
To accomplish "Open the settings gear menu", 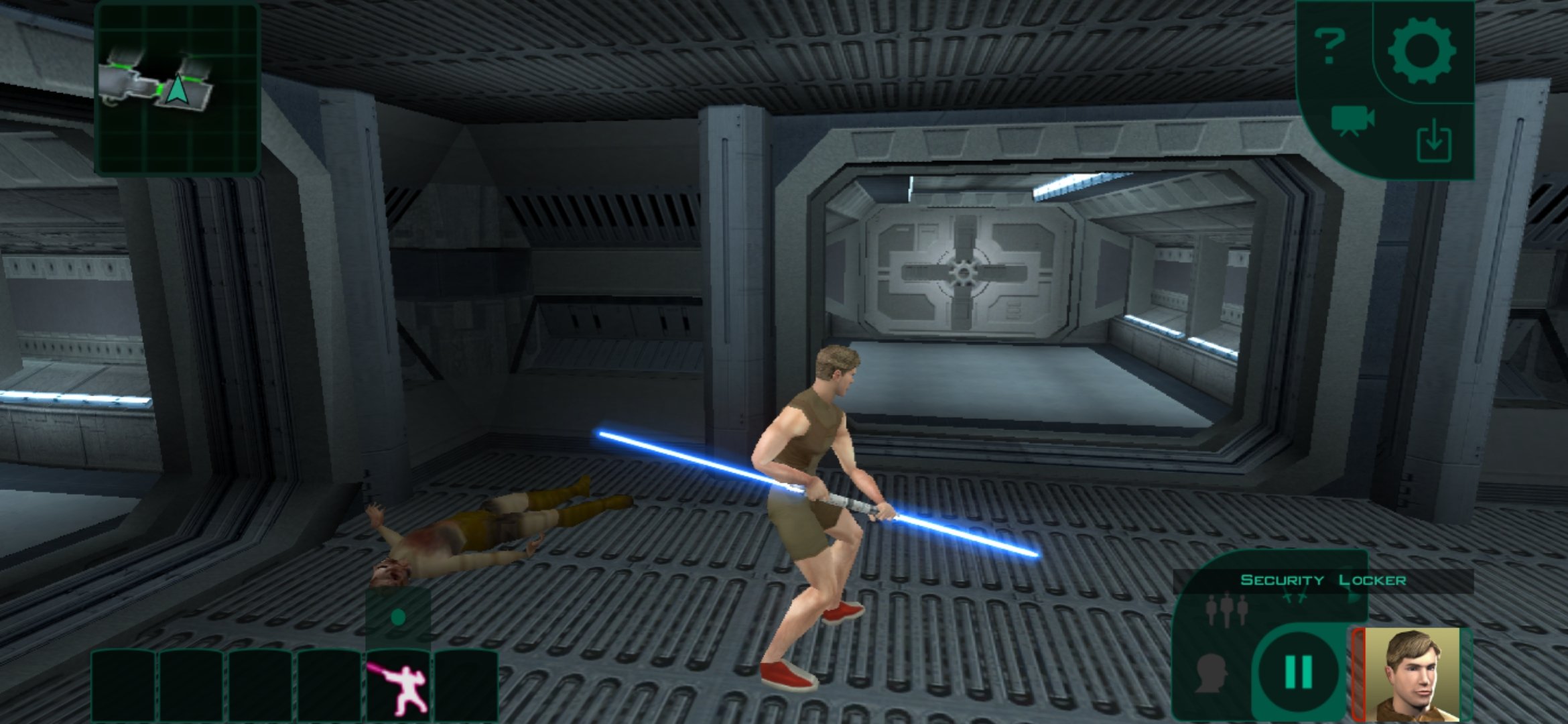I will tap(1421, 50).
